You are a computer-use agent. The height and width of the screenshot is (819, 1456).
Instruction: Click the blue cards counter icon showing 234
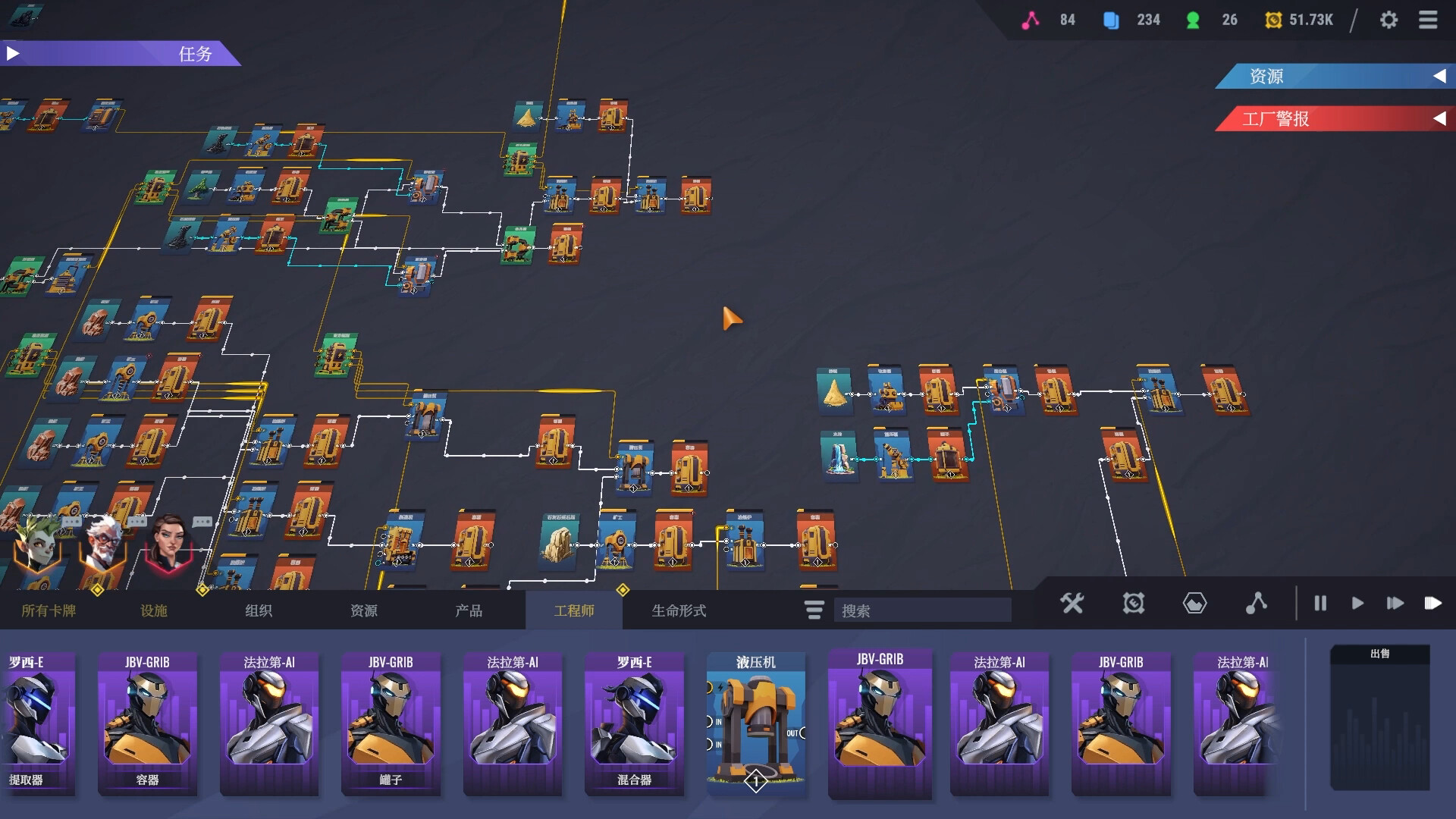point(1111,20)
